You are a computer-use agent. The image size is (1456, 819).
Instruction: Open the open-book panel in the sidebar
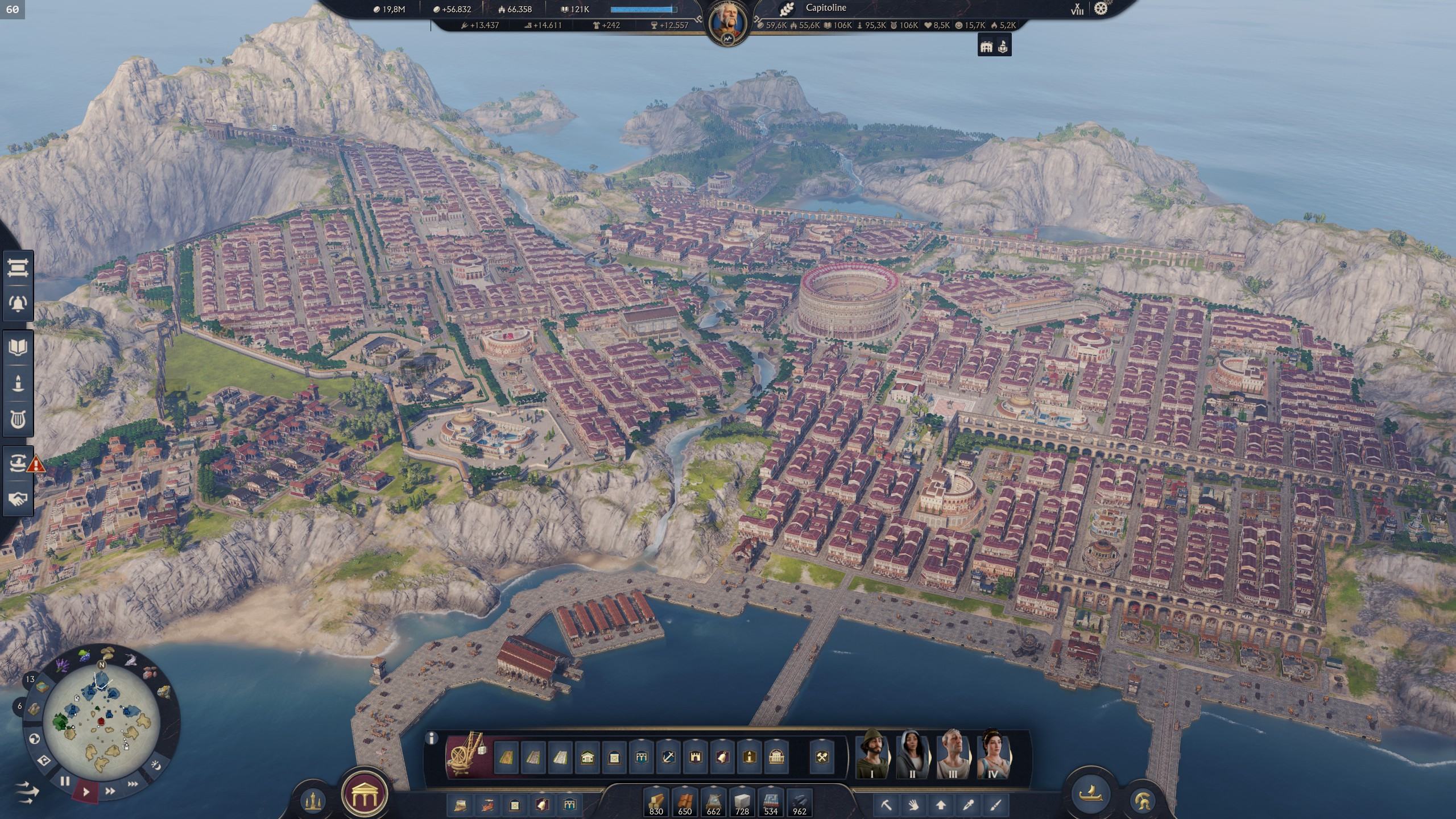click(x=17, y=347)
